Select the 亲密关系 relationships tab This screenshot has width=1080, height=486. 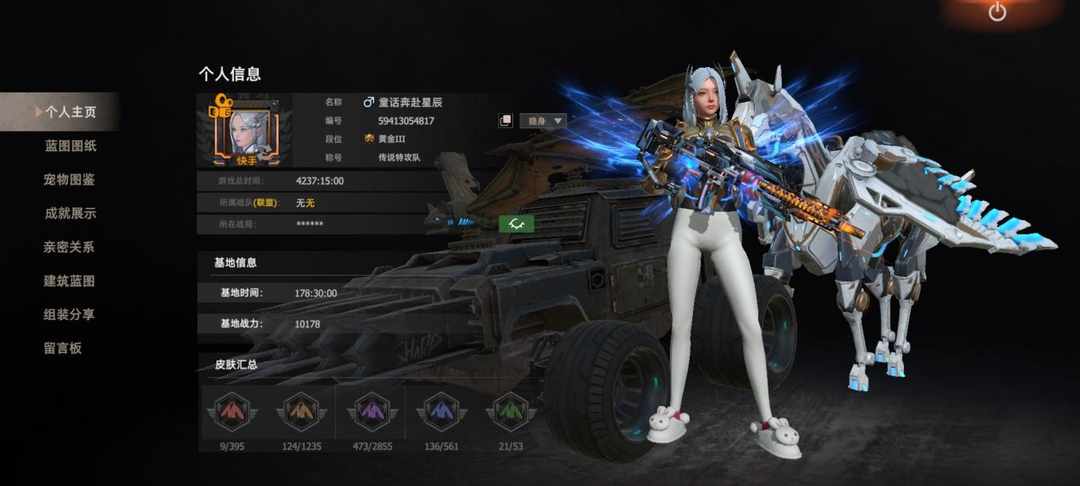coord(70,247)
